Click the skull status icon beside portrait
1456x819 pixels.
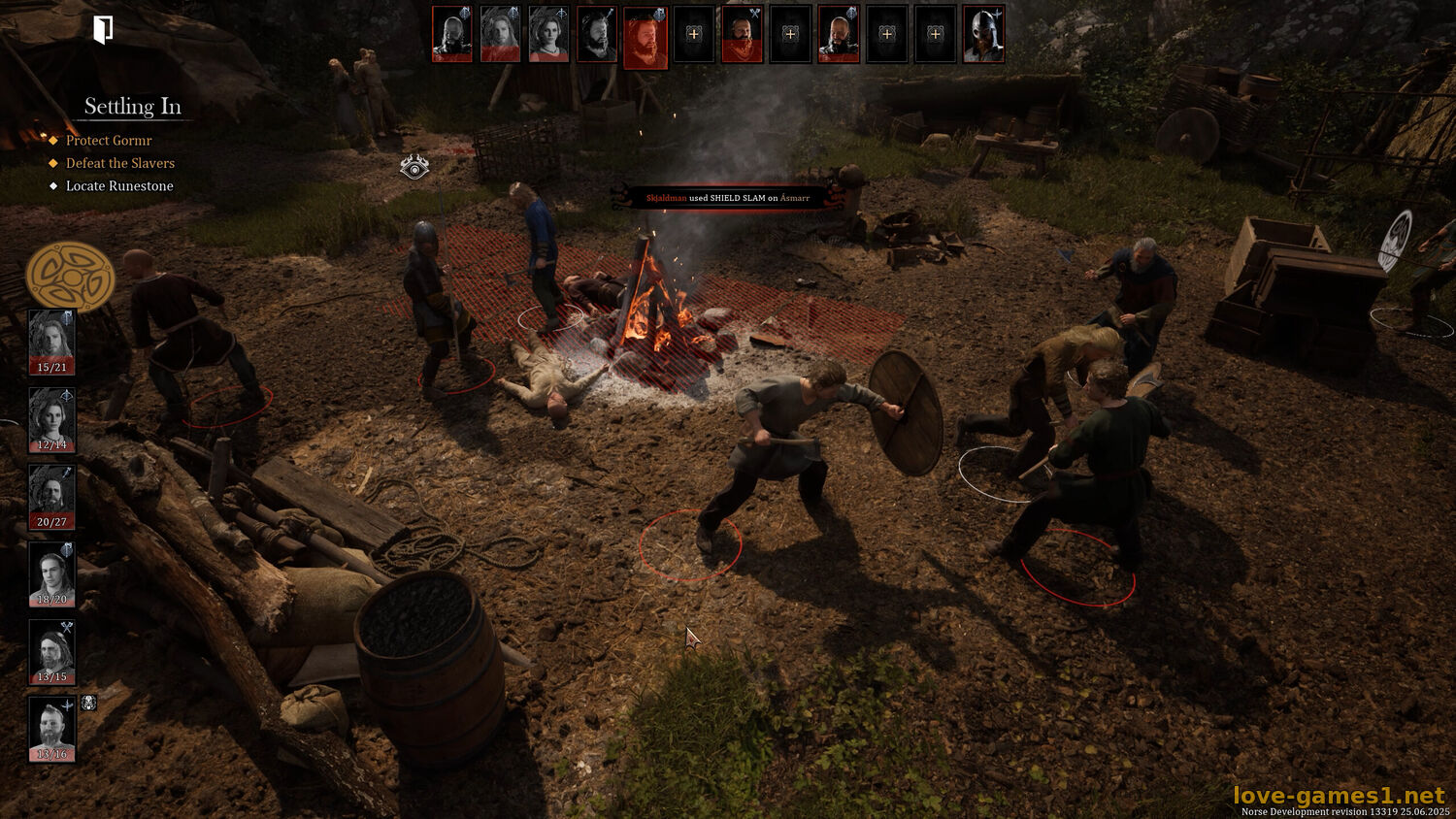[88, 703]
